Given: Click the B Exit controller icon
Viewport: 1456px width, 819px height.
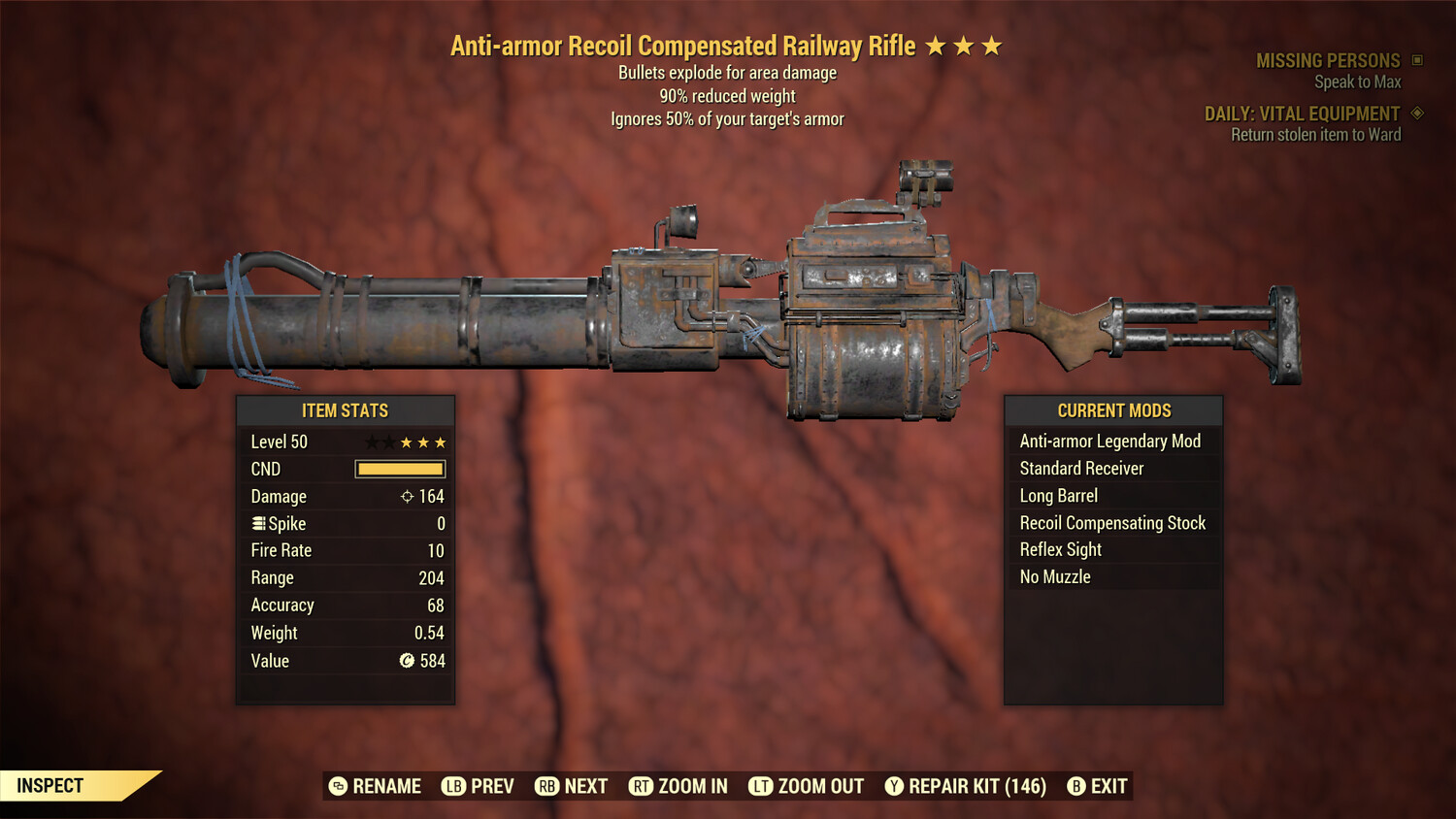Looking at the screenshot, I should pyautogui.click(x=1075, y=786).
